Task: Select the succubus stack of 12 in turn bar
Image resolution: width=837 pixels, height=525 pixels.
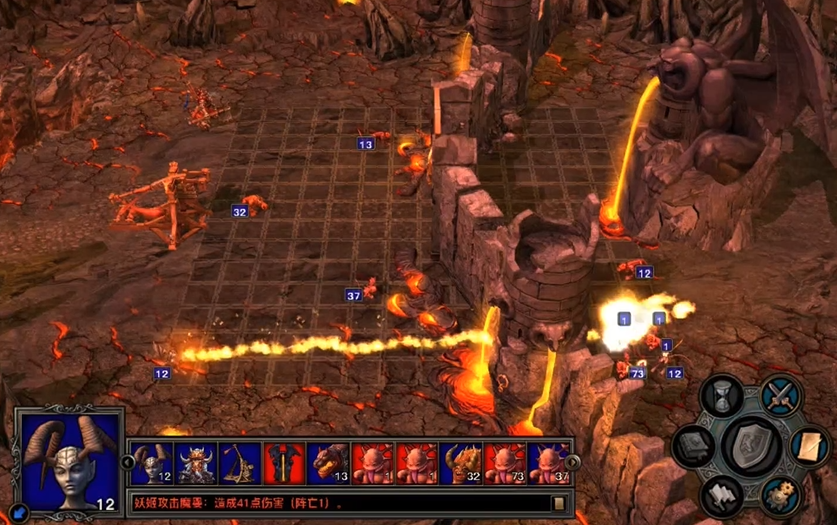Action: (152, 464)
